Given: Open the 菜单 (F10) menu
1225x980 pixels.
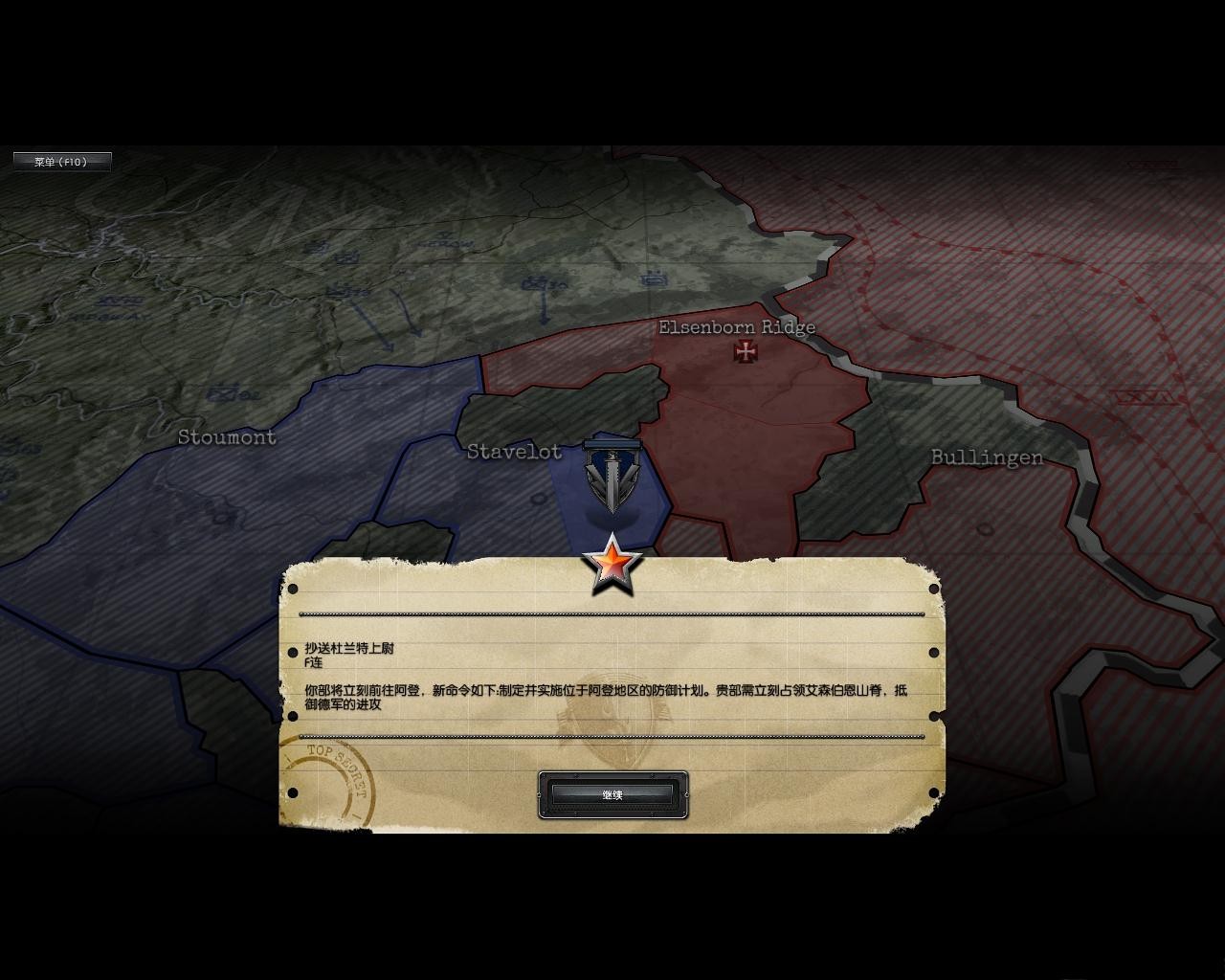Looking at the screenshot, I should [62, 162].
